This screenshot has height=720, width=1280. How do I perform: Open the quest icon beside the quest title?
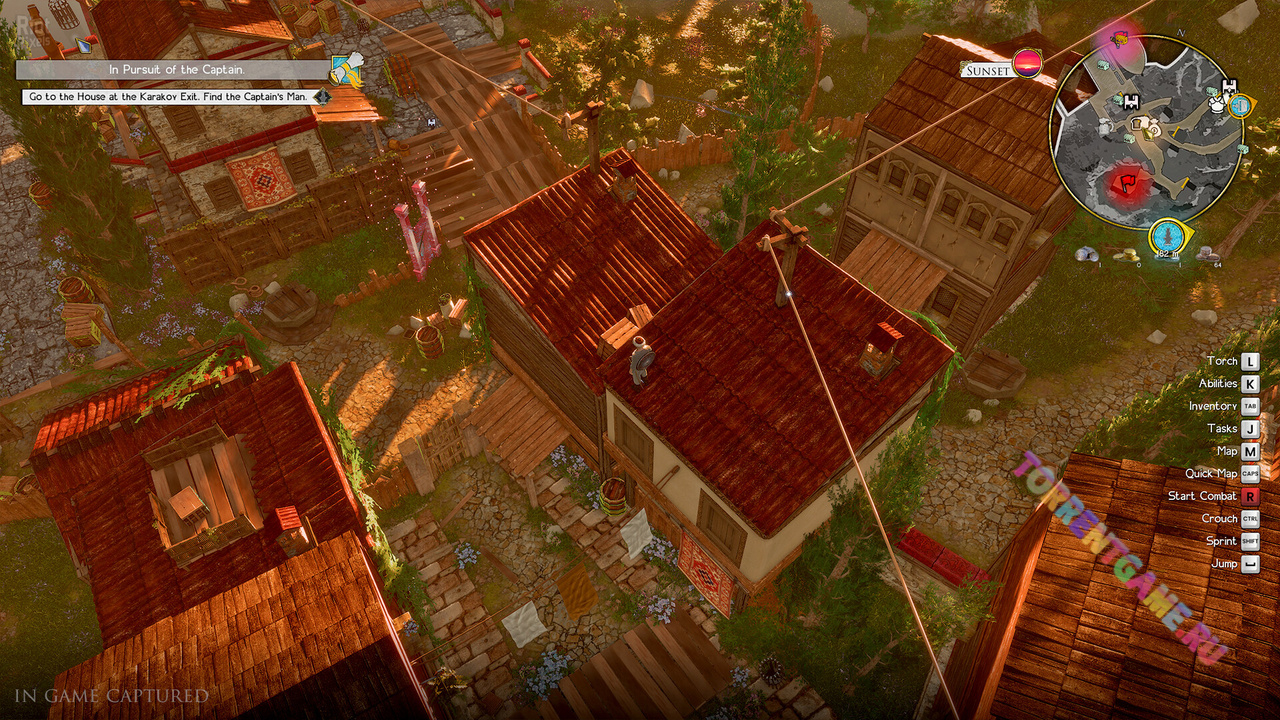(x=346, y=69)
